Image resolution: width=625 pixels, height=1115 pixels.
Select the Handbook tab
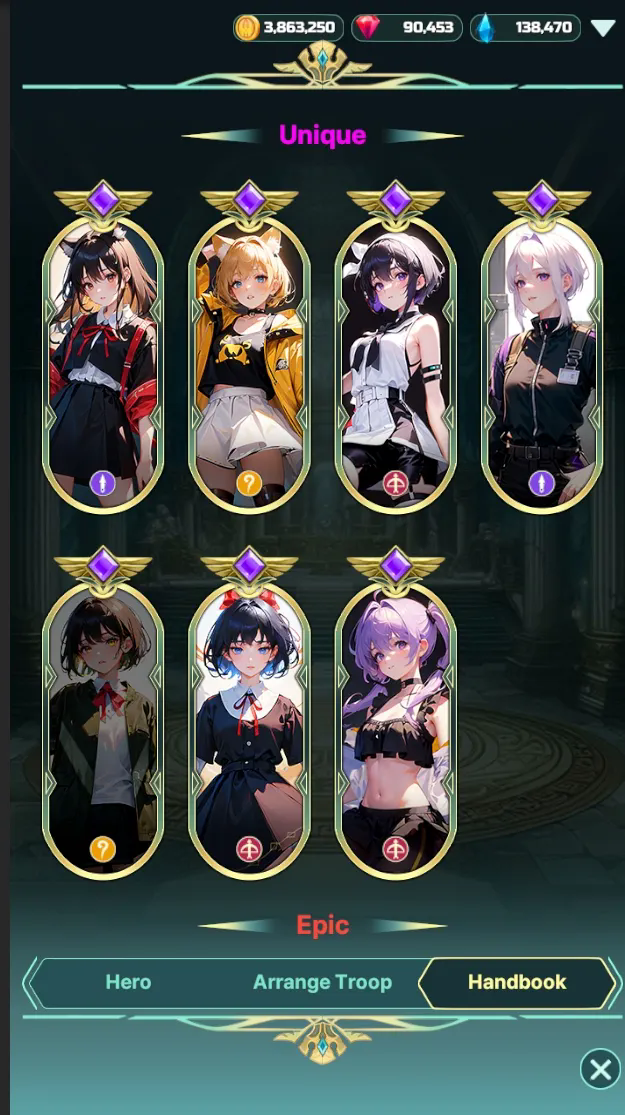(x=517, y=982)
